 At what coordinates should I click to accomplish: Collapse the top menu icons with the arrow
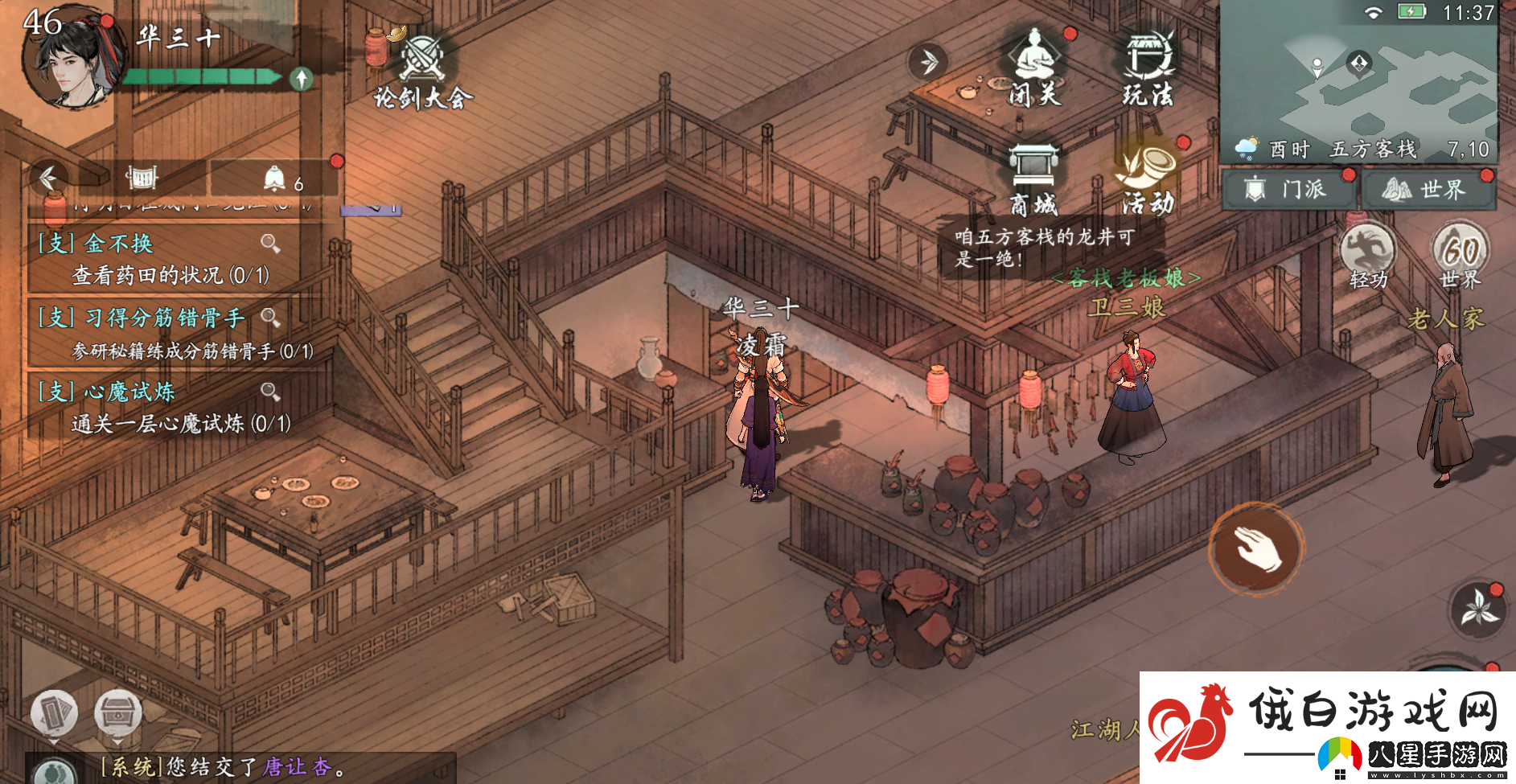[x=929, y=62]
